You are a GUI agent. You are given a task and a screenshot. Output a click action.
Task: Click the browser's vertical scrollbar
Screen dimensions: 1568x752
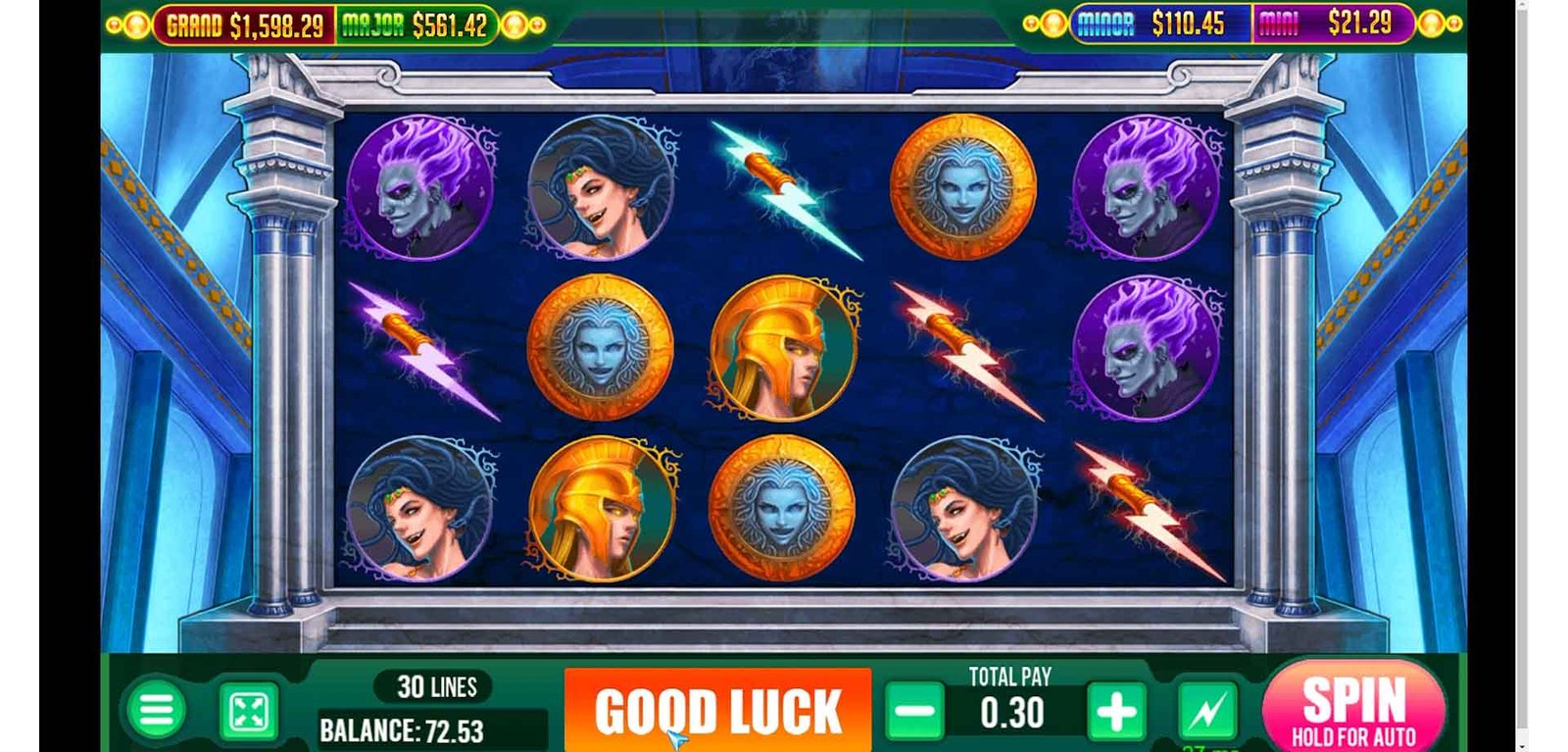coord(1521,373)
